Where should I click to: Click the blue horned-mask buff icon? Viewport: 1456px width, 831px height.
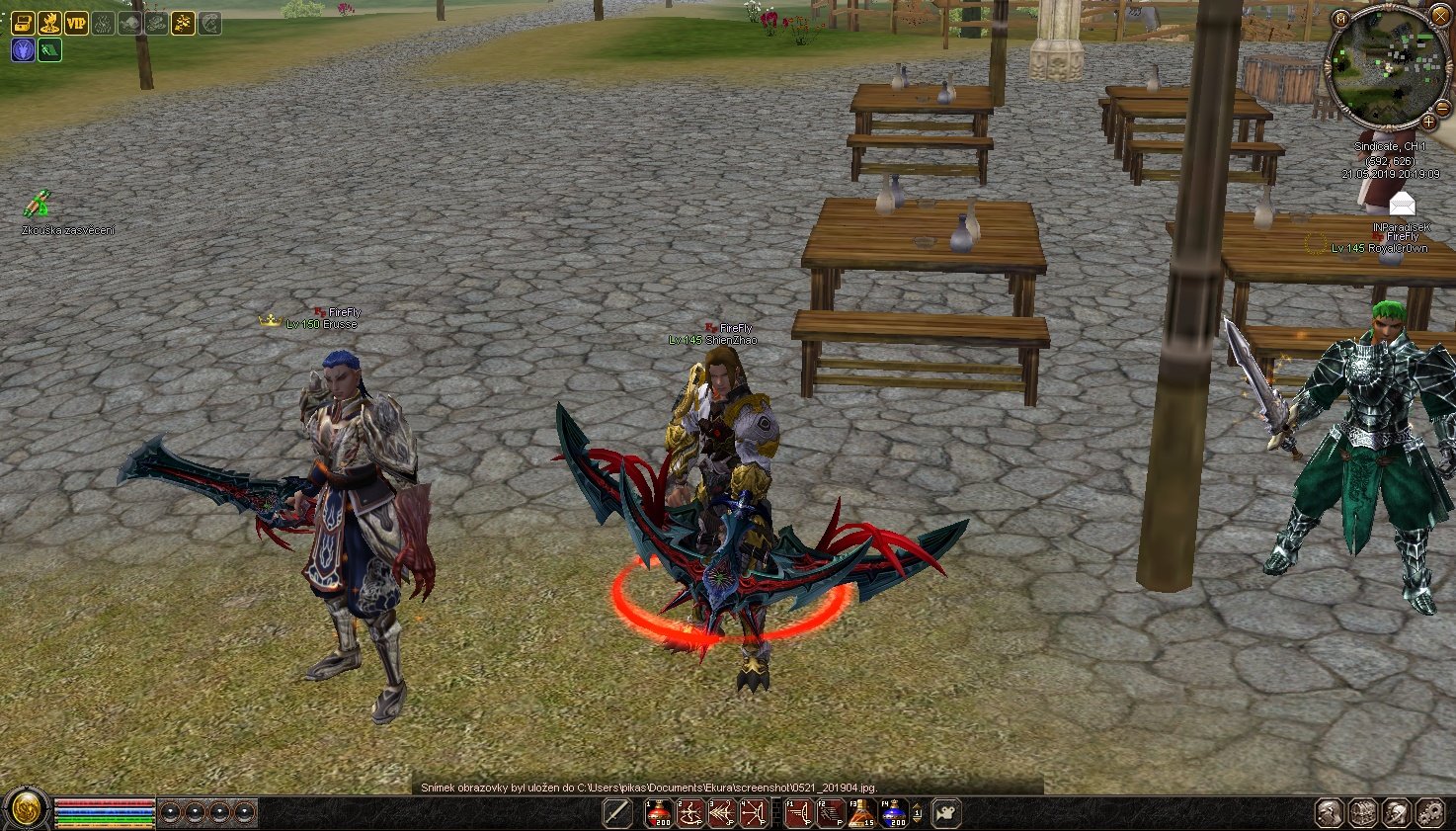(x=23, y=49)
